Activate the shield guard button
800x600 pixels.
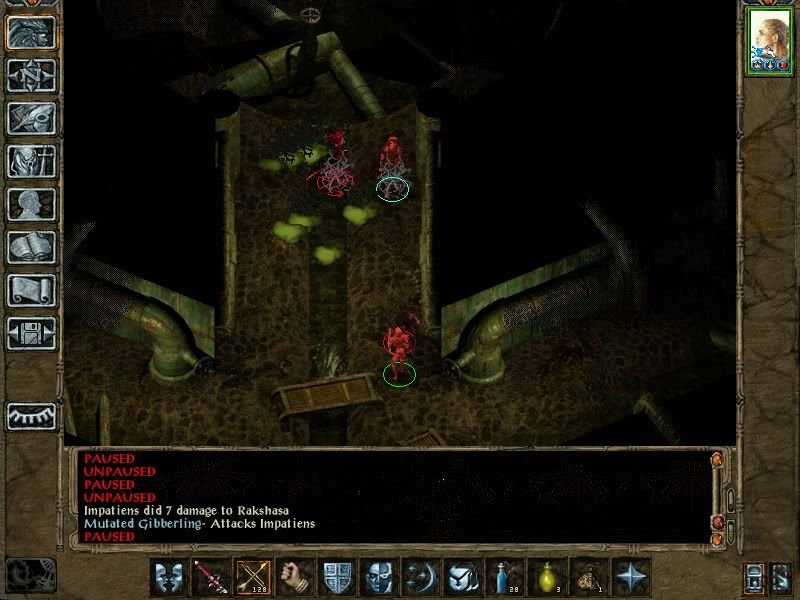click(337, 578)
